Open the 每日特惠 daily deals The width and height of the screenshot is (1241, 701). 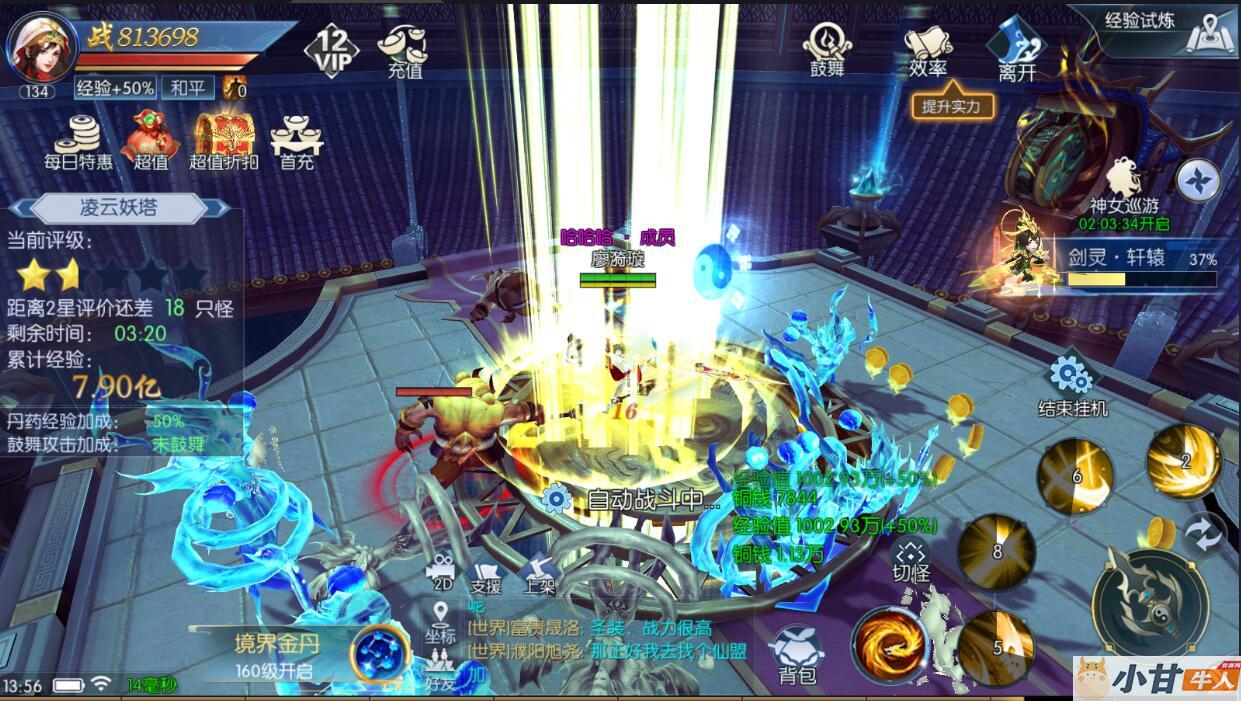78,142
